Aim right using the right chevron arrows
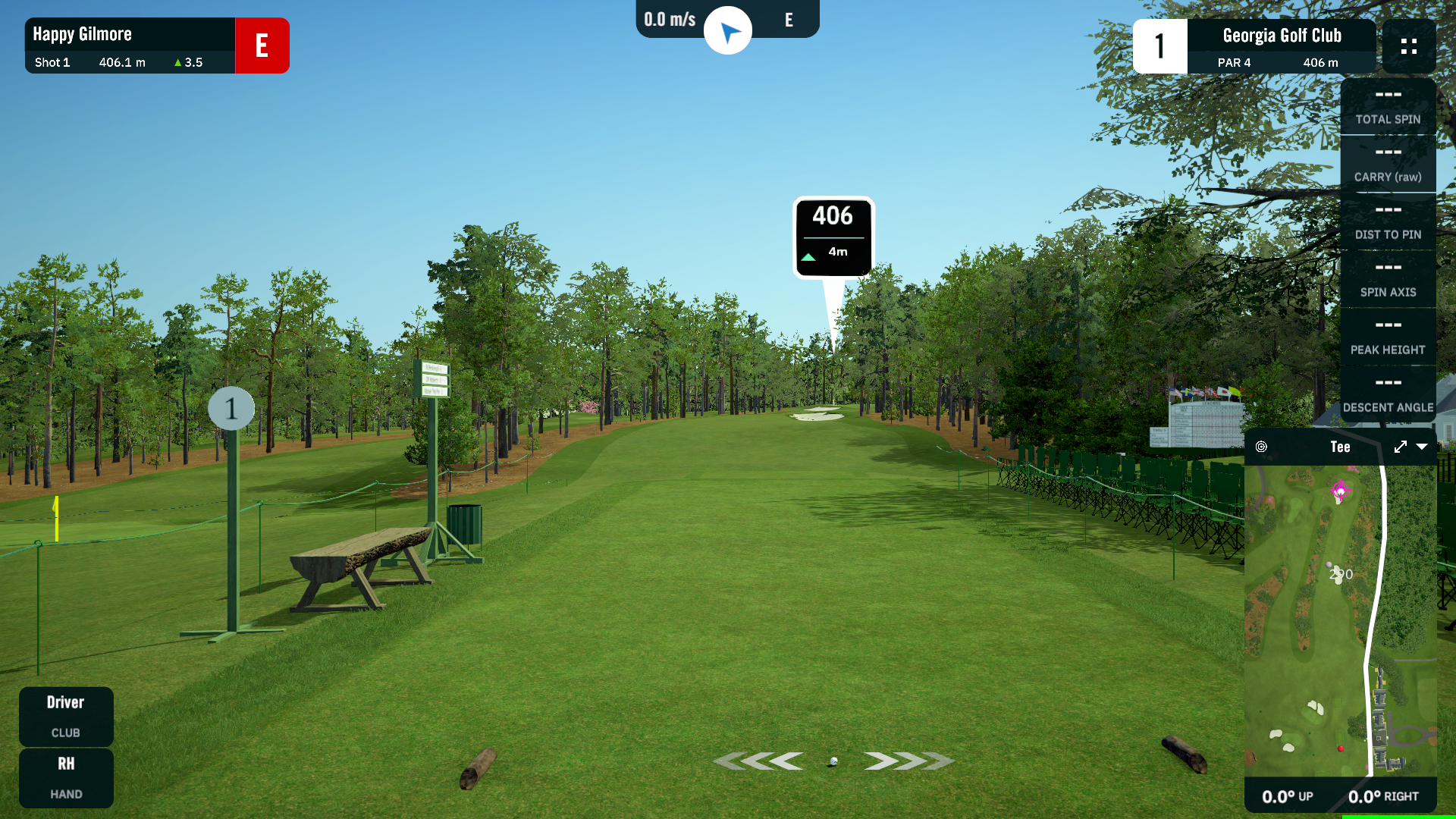1456x819 pixels. pyautogui.click(x=908, y=761)
